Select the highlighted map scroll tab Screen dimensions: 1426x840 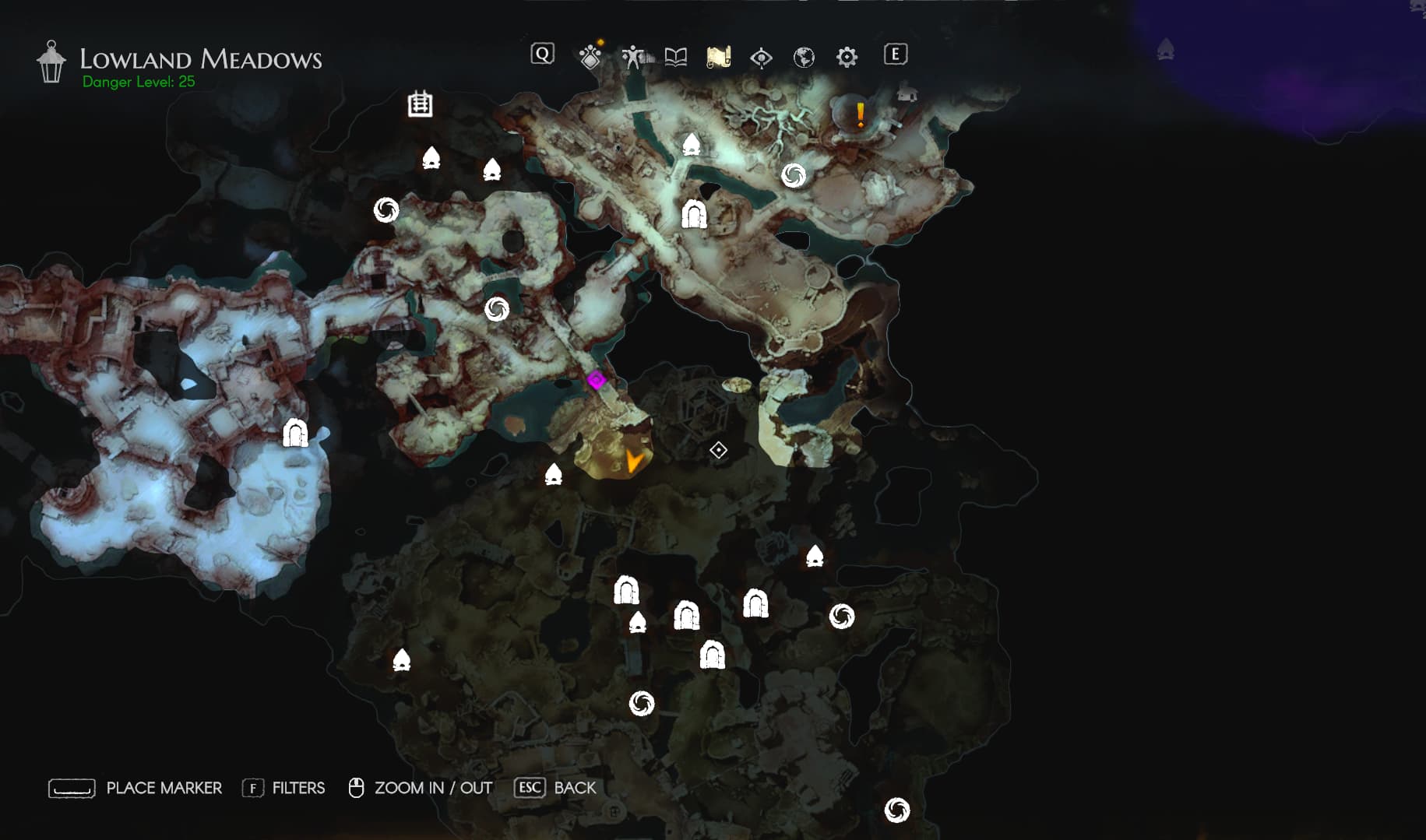(x=718, y=56)
